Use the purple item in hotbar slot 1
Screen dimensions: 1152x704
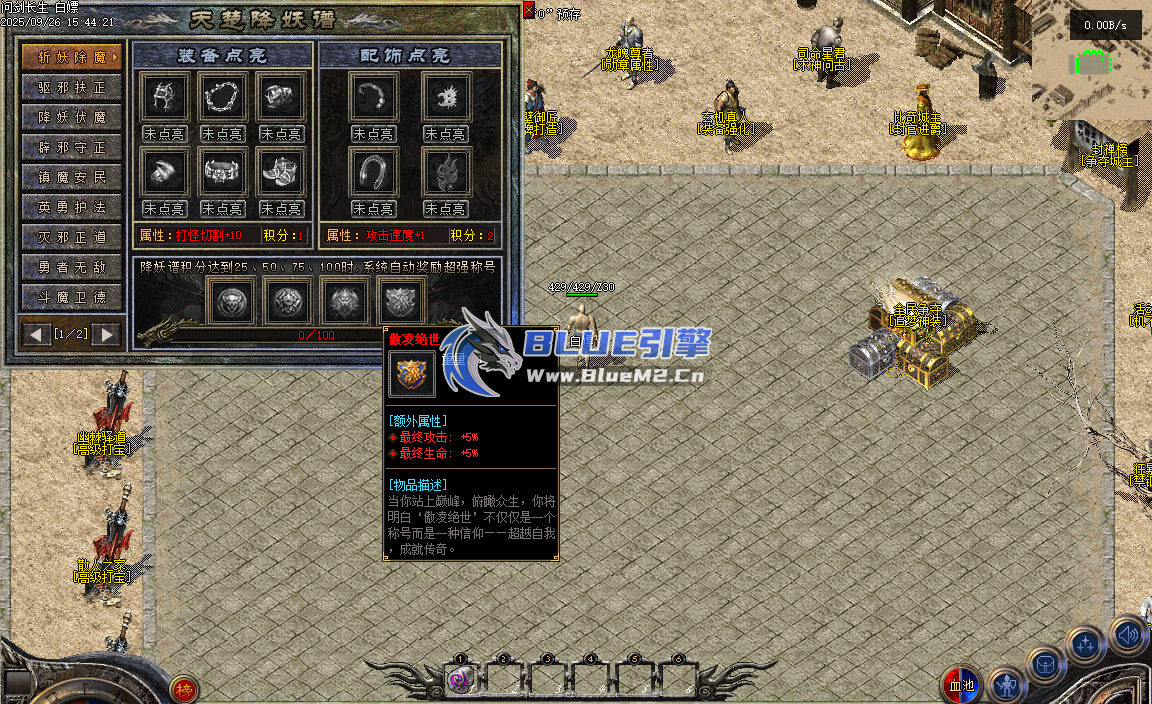click(x=460, y=680)
